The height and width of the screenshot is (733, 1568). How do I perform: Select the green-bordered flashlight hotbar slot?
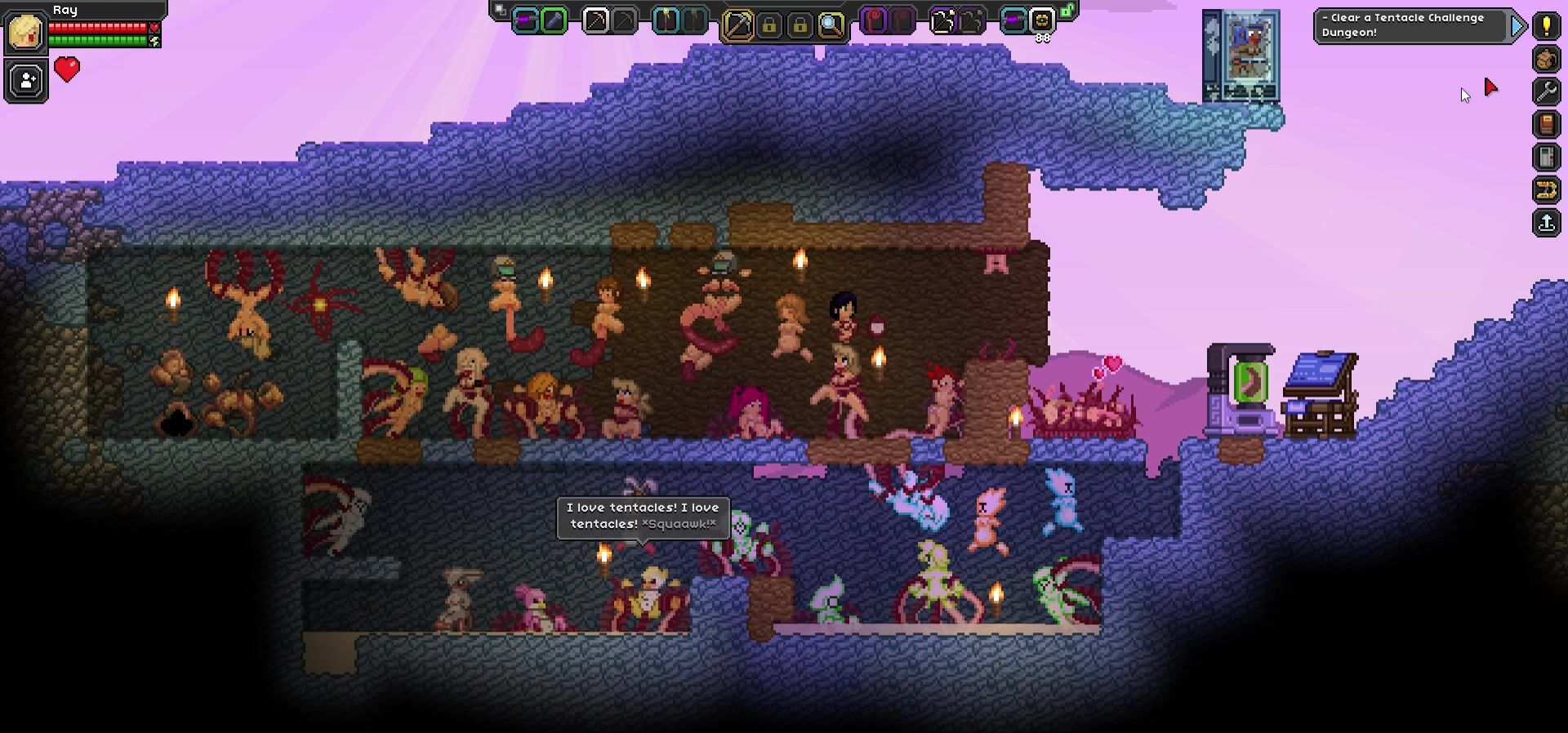coord(554,21)
